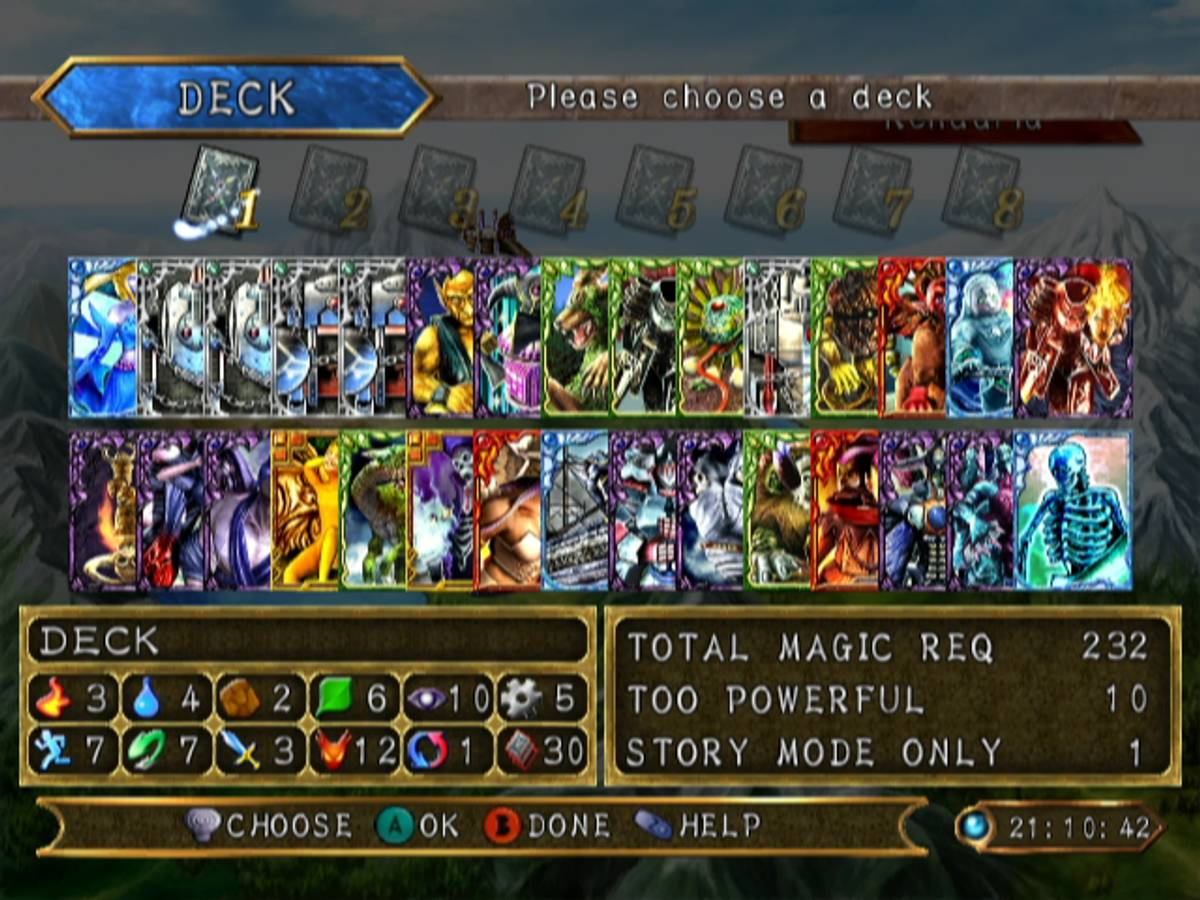
Task: Switch to deck number 3
Action: [x=435, y=190]
